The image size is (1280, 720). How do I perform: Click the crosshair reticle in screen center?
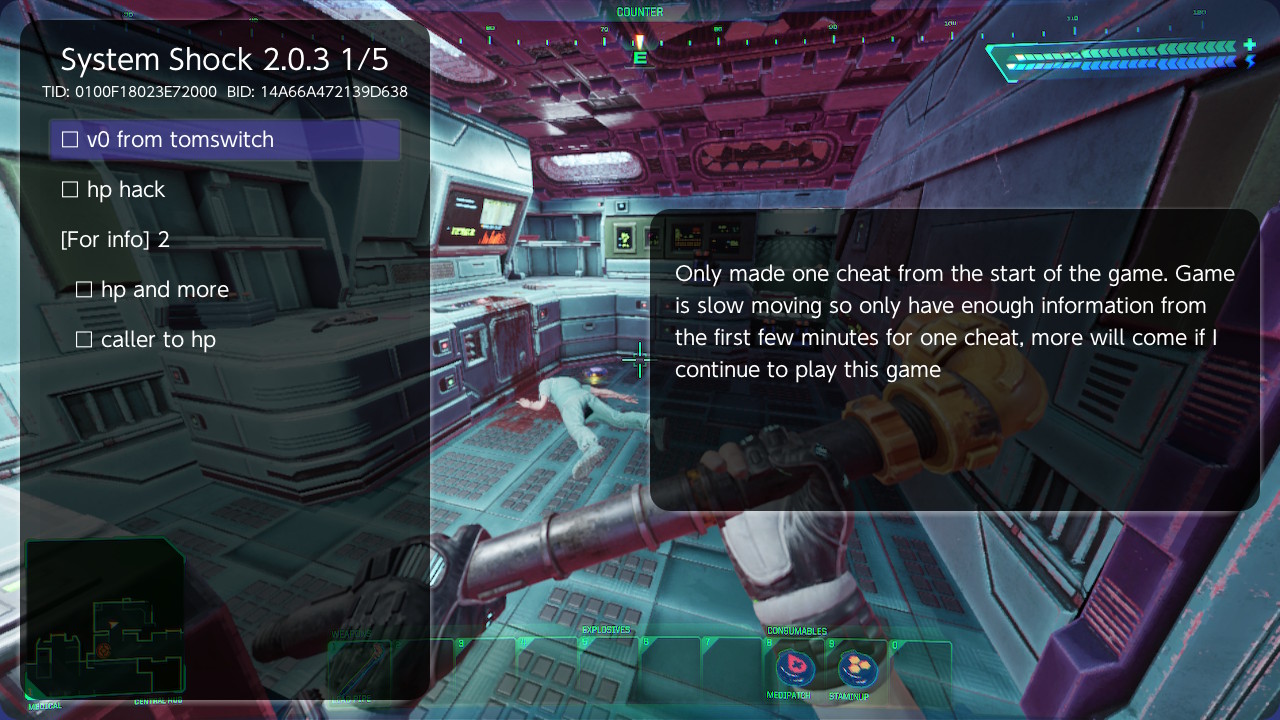coord(639,360)
